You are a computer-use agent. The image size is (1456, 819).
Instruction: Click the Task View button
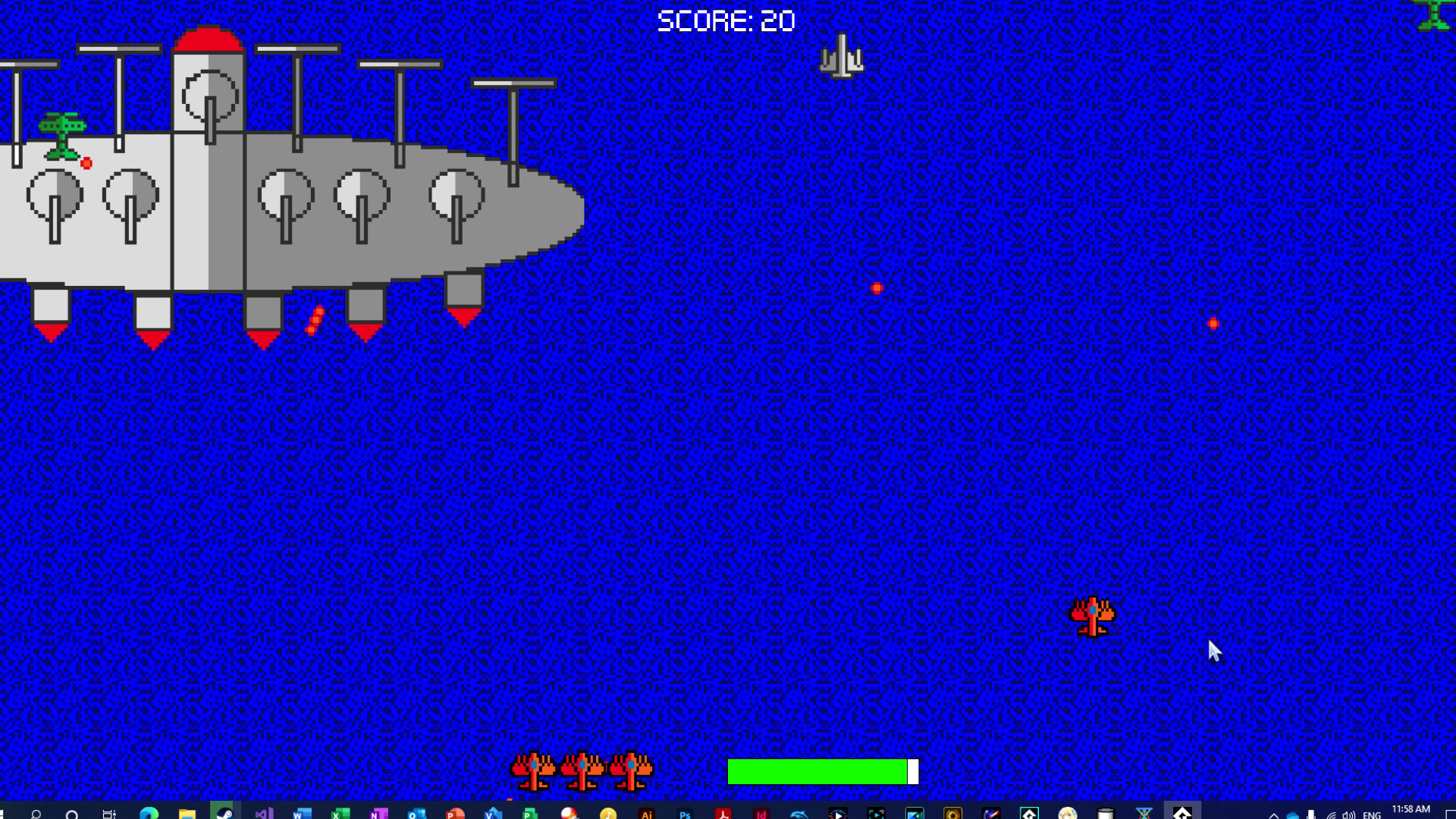[108, 813]
